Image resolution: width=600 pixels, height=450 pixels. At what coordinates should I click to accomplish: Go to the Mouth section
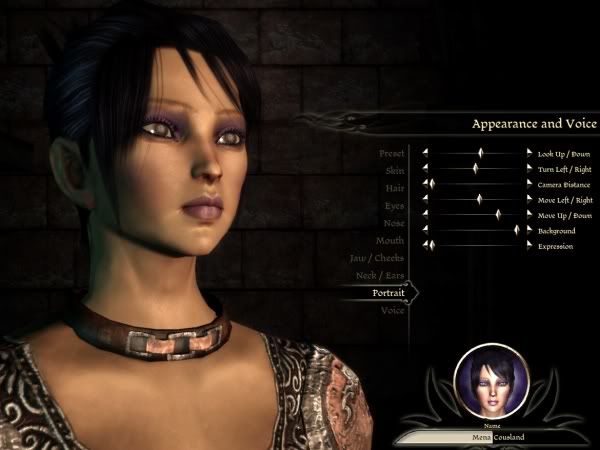389,241
